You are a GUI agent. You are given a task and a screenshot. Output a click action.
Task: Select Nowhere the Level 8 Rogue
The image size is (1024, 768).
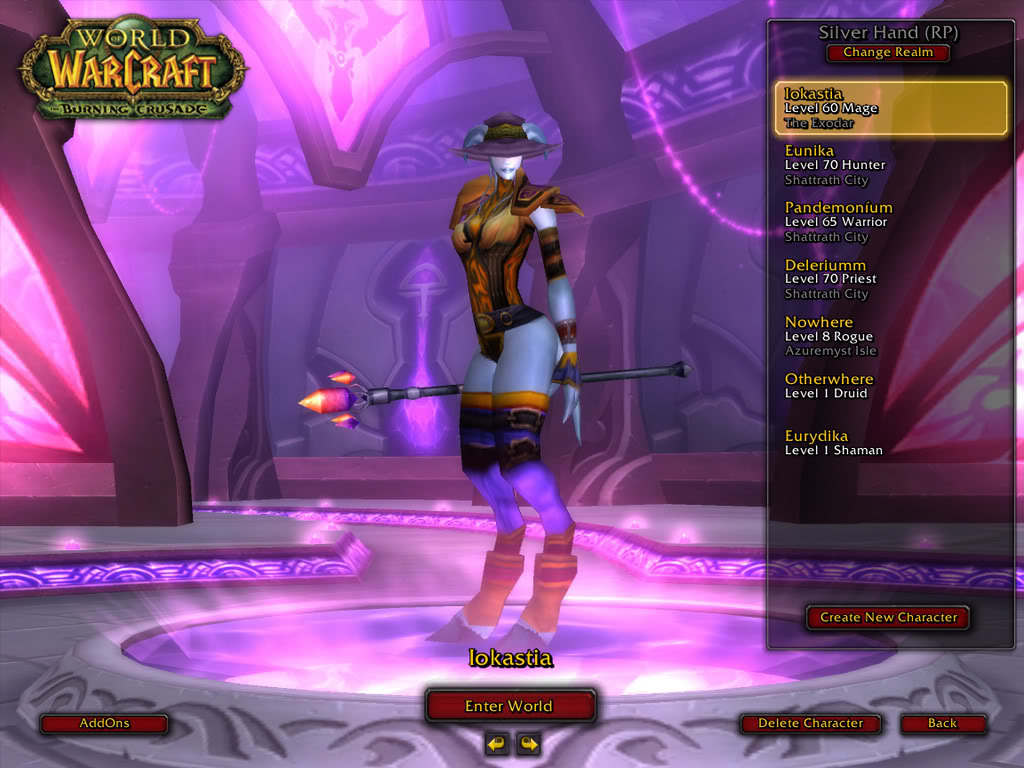[x=890, y=336]
